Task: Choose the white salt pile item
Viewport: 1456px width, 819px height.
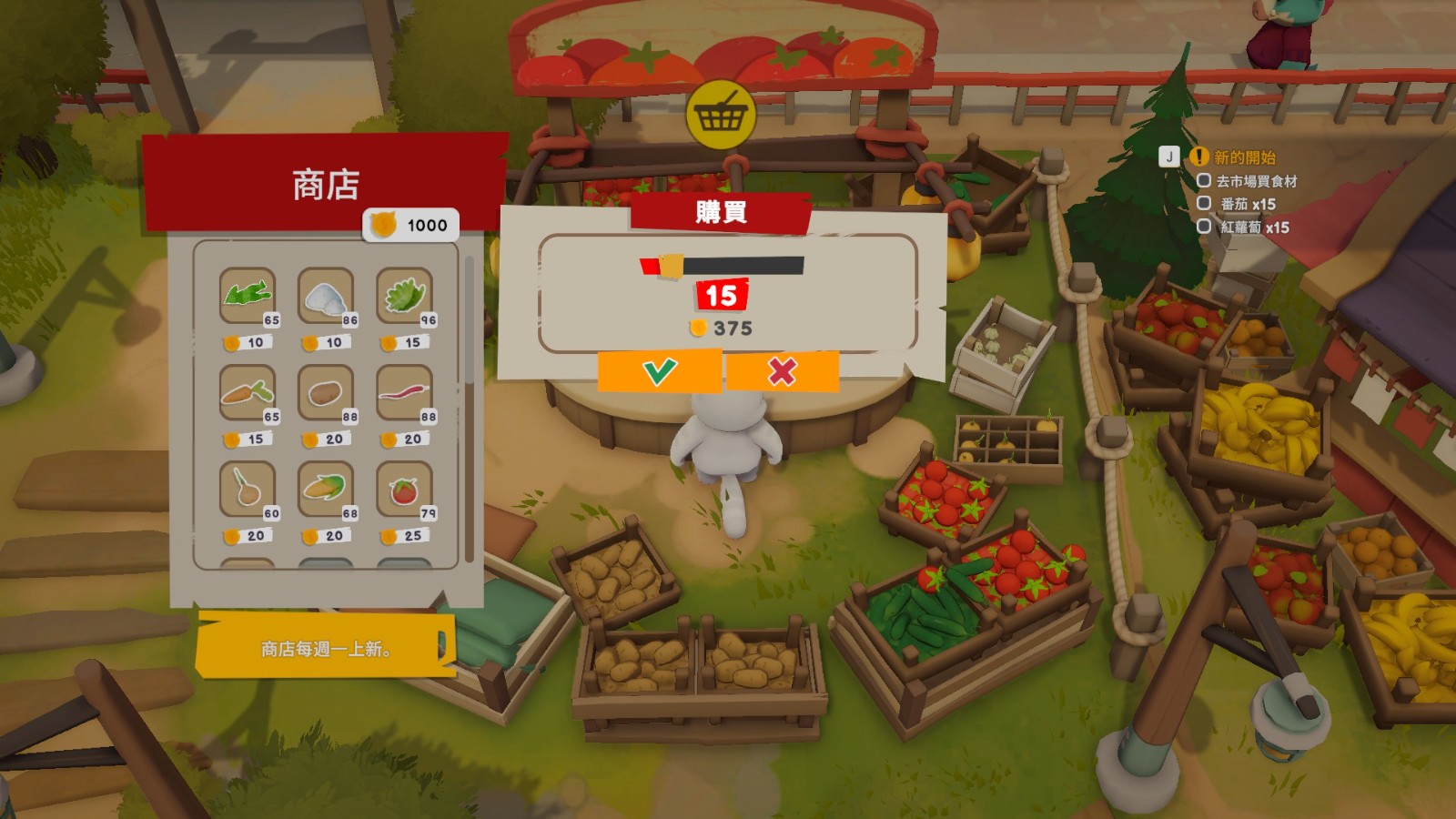Action: (325, 295)
